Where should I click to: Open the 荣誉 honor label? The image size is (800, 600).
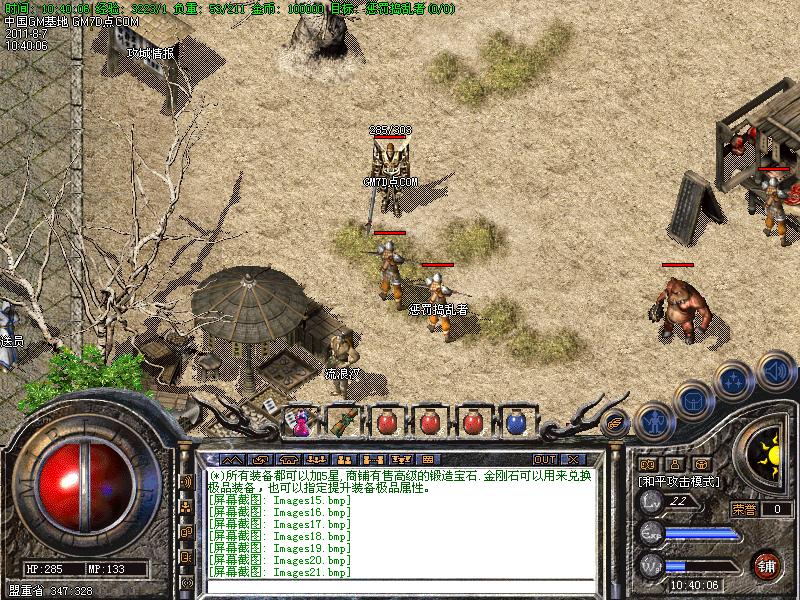click(x=745, y=509)
